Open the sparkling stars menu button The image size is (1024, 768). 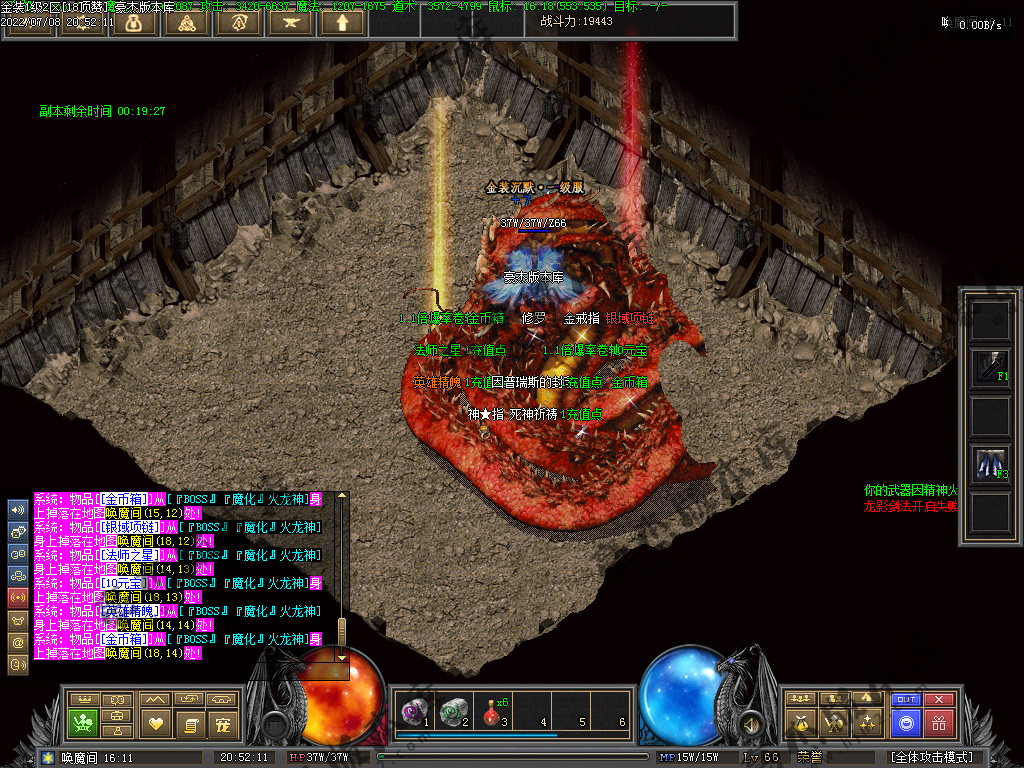pyautogui.click(x=869, y=722)
